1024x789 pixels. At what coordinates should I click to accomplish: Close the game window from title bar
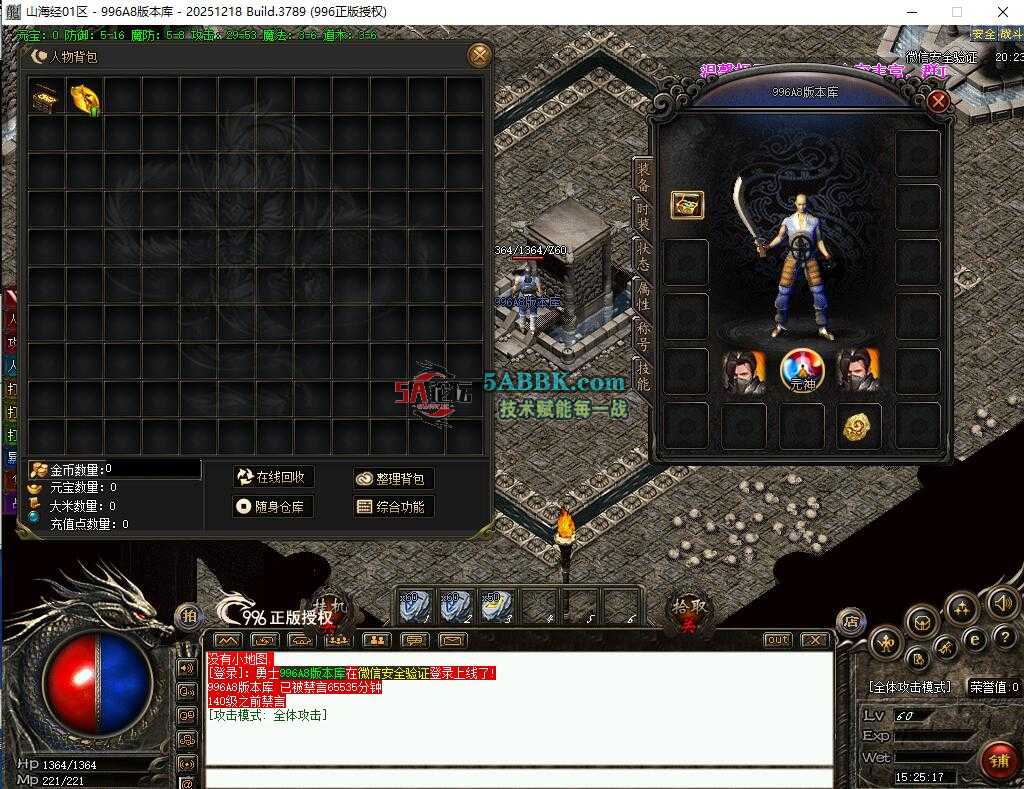[x=1002, y=12]
